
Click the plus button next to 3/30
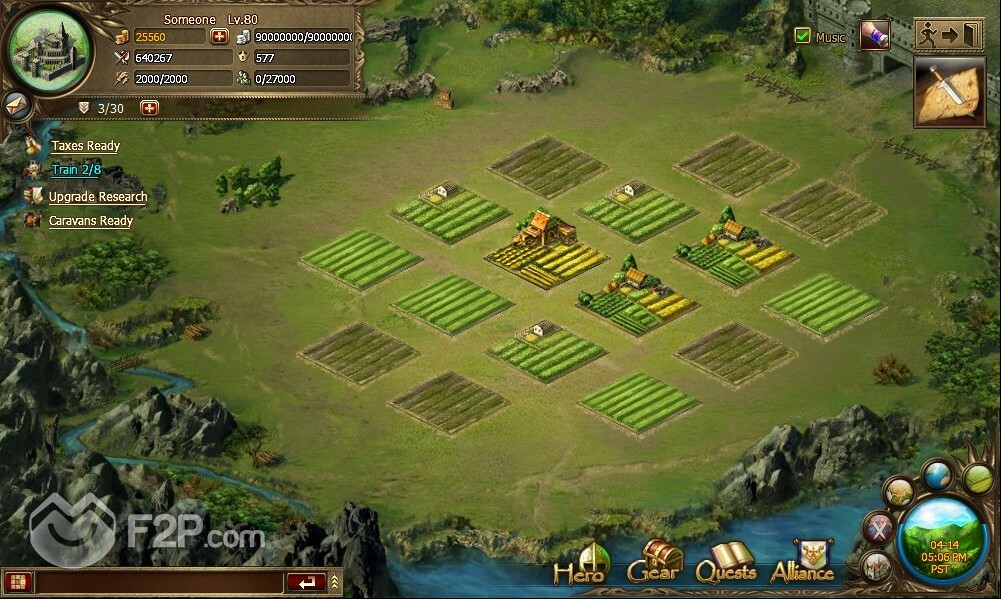coord(150,108)
